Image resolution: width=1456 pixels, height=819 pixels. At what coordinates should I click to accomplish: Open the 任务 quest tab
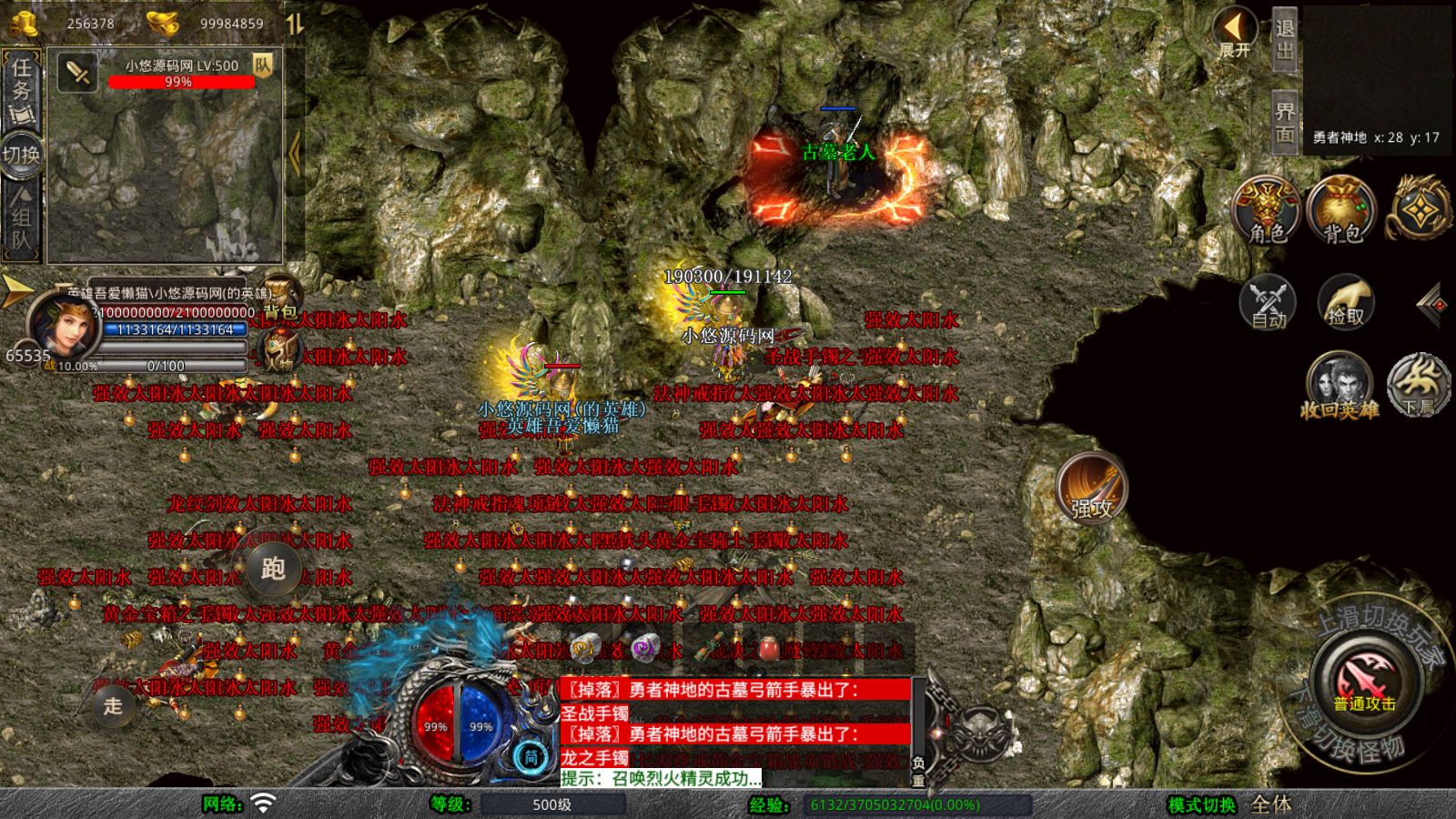[22, 89]
